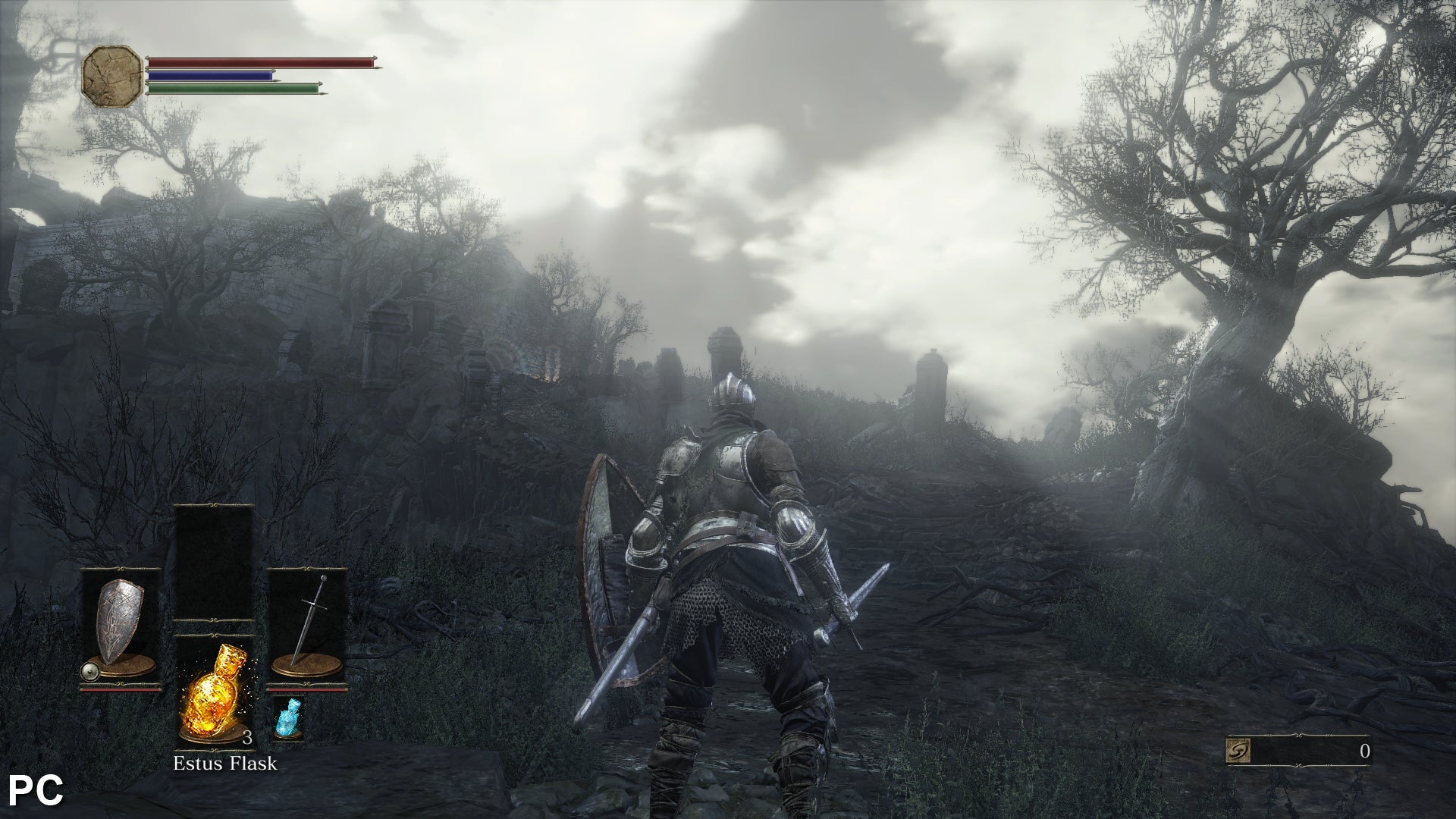This screenshot has width=1456, height=819.
Task: Click the flask quantity number 3
Action: pyautogui.click(x=248, y=738)
